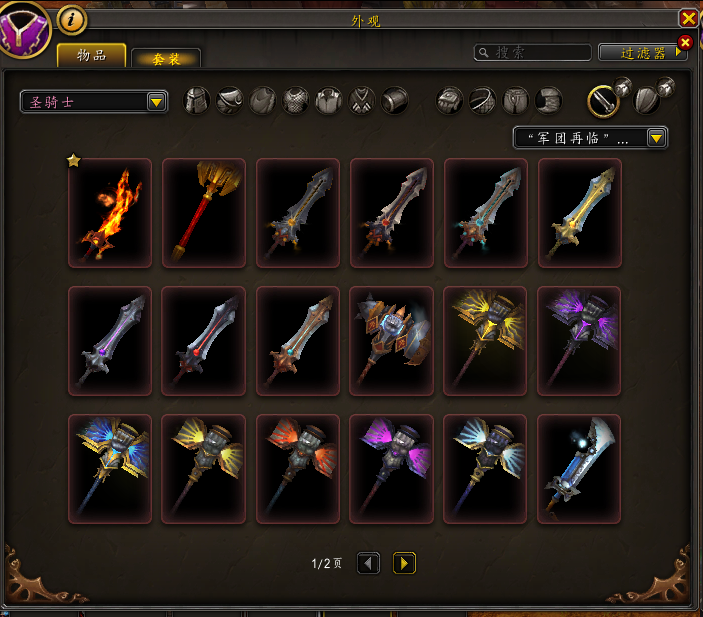The image size is (703, 617).
Task: Go to the previous appearance page
Action: coord(368,563)
